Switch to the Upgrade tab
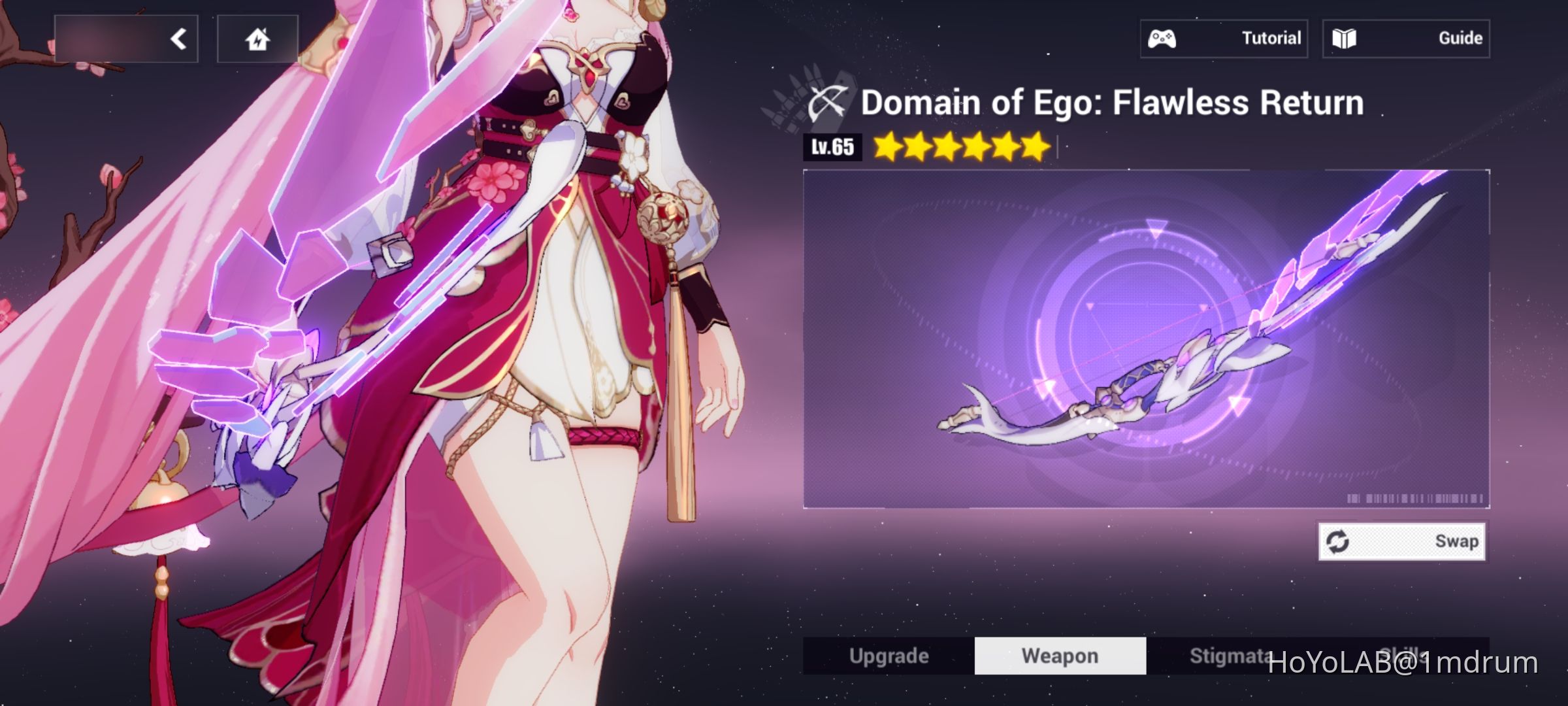Image resolution: width=1568 pixels, height=706 pixels. [x=889, y=655]
